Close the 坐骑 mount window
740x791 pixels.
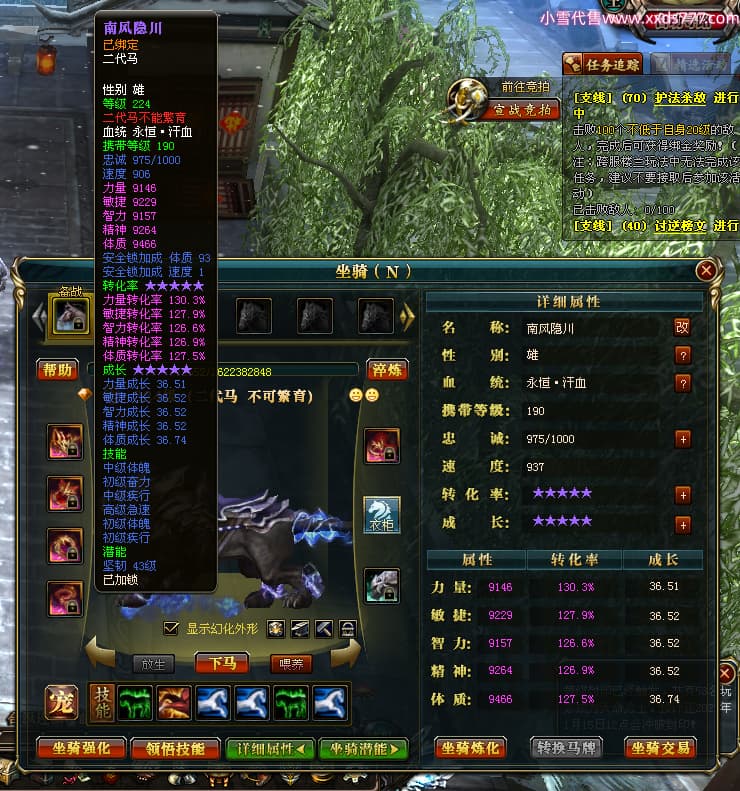click(x=706, y=270)
